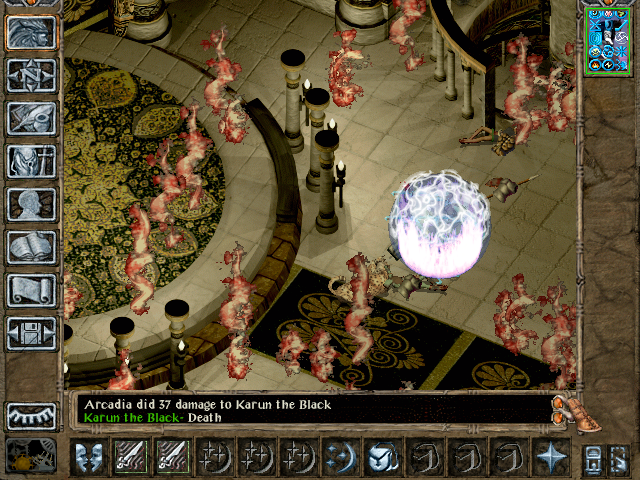This screenshot has height=480, width=640.
Task: Open the journal with the quill icon
Action: pyautogui.click(x=31, y=118)
